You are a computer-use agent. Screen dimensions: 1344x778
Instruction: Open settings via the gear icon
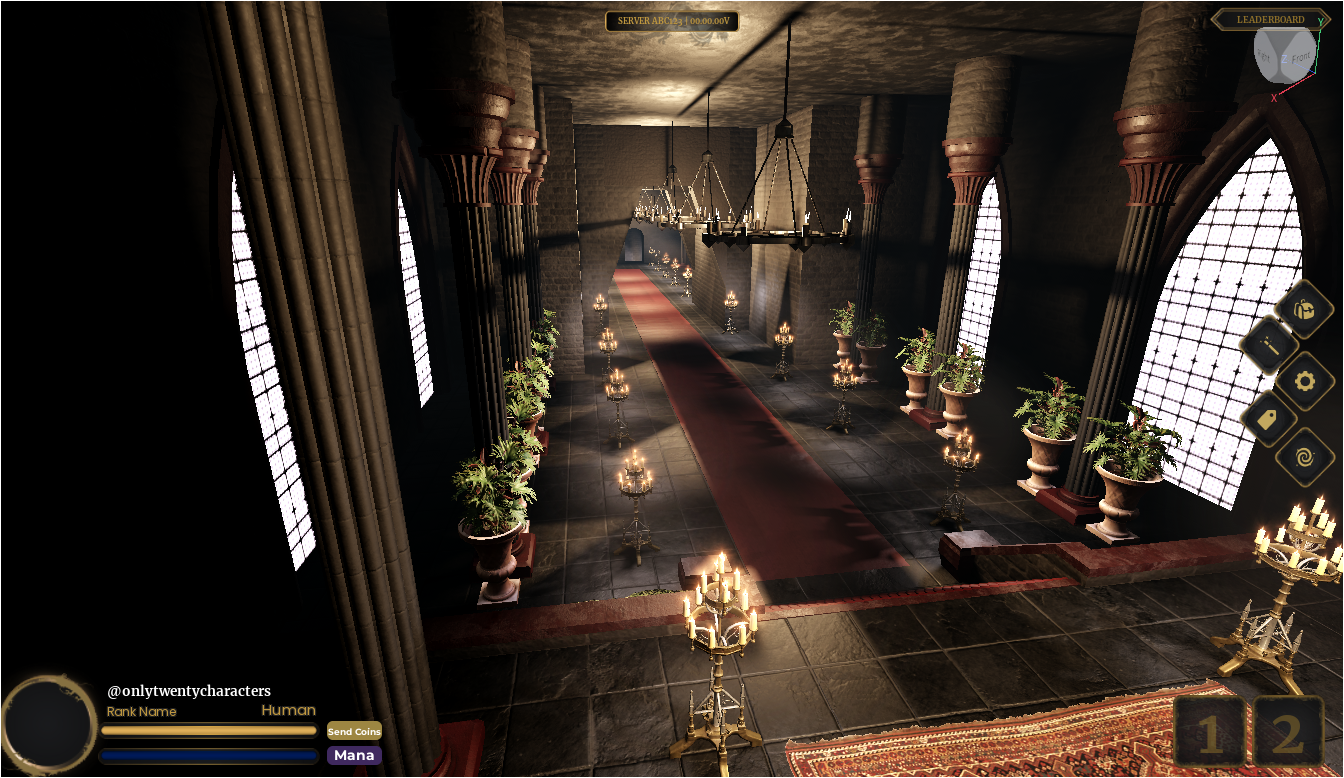coord(1304,381)
